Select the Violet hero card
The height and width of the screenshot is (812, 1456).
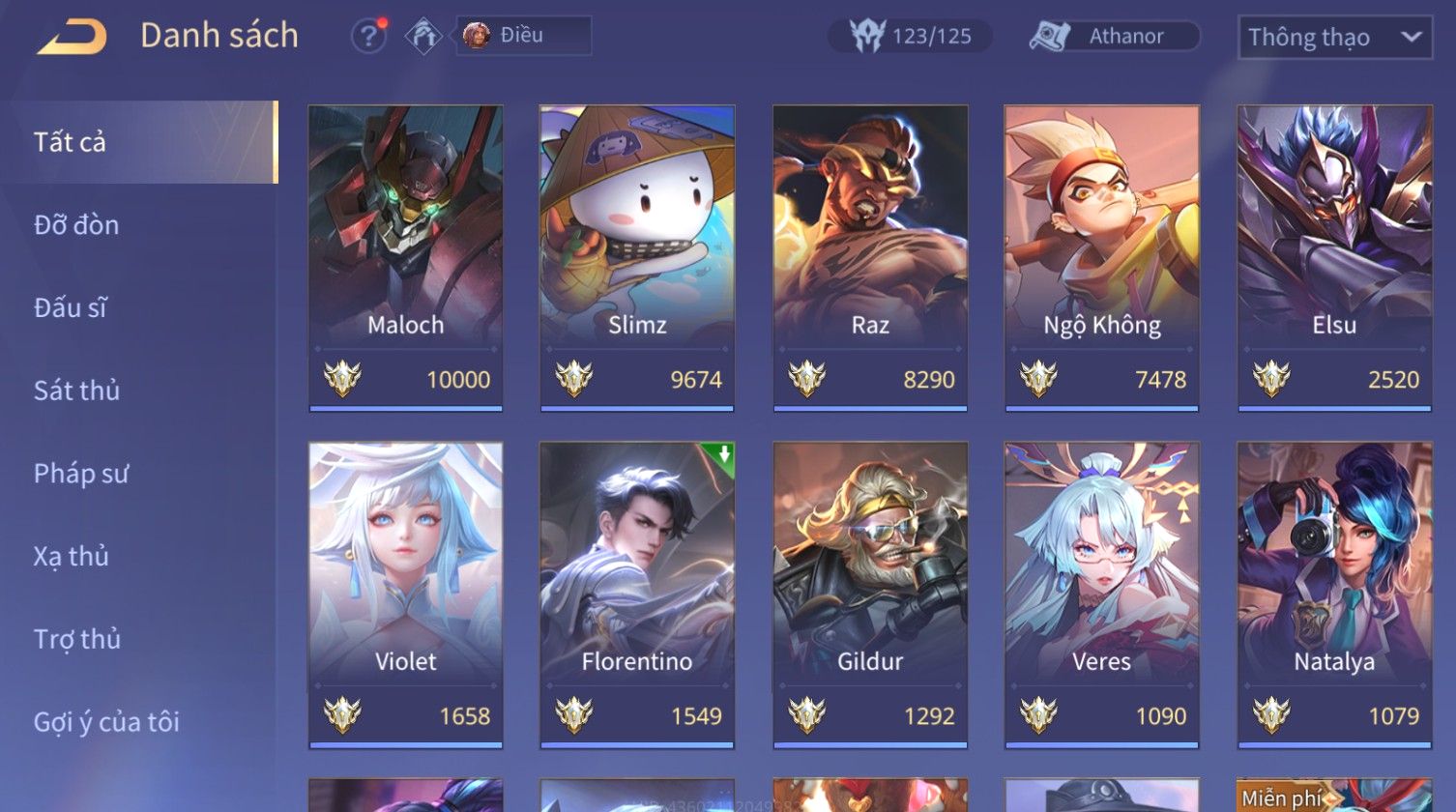pos(405,594)
